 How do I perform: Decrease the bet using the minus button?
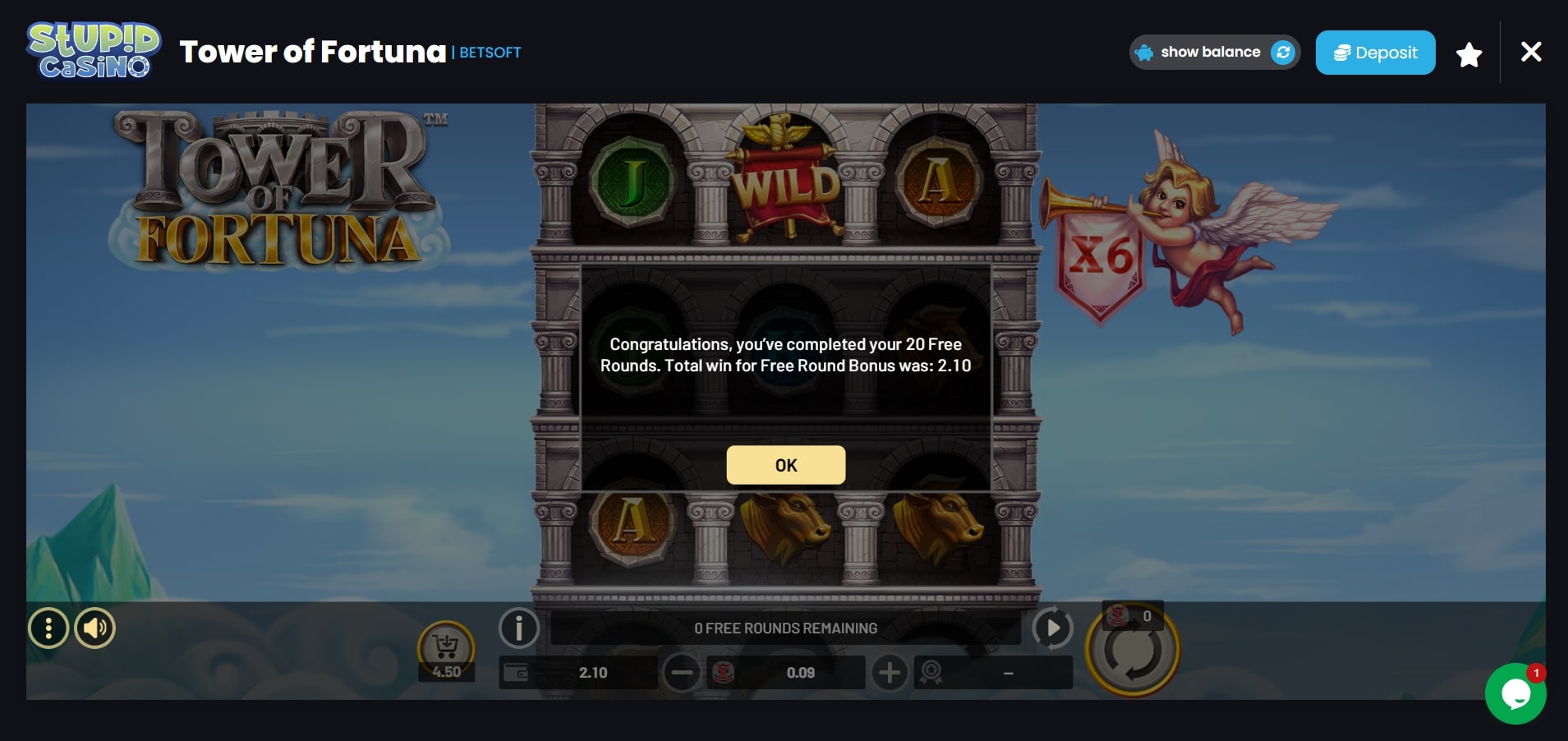pos(683,672)
